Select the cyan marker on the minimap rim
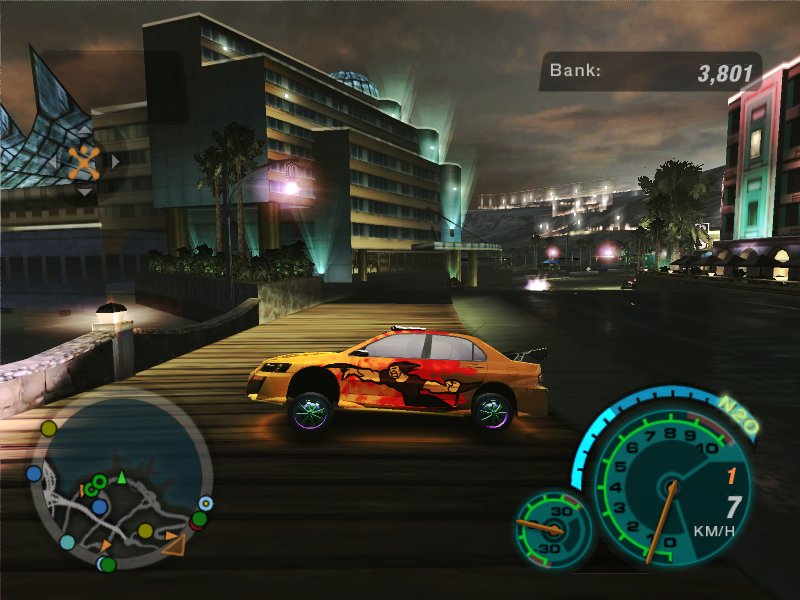 pyautogui.click(x=67, y=542)
